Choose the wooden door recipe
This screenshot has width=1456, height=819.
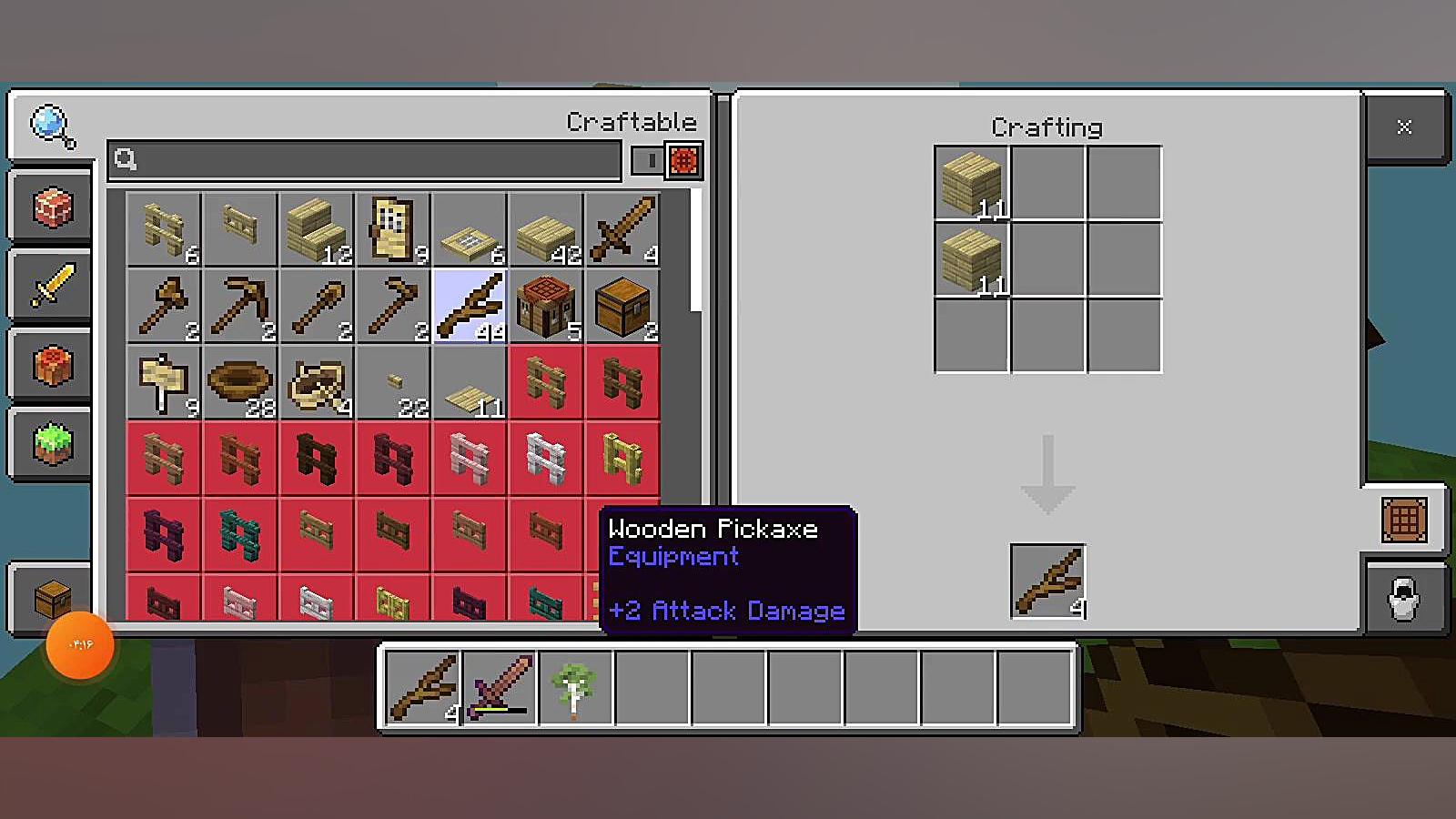tap(393, 229)
